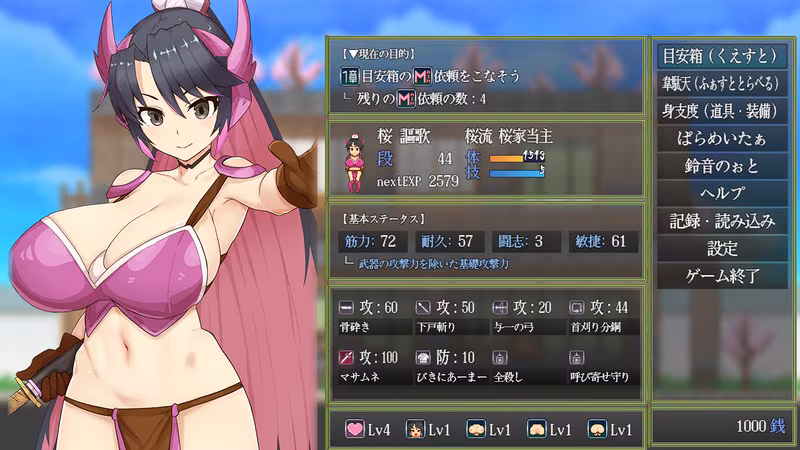Open the 設定 settings menu
Viewport: 800px width, 450px height.
pyautogui.click(x=724, y=248)
